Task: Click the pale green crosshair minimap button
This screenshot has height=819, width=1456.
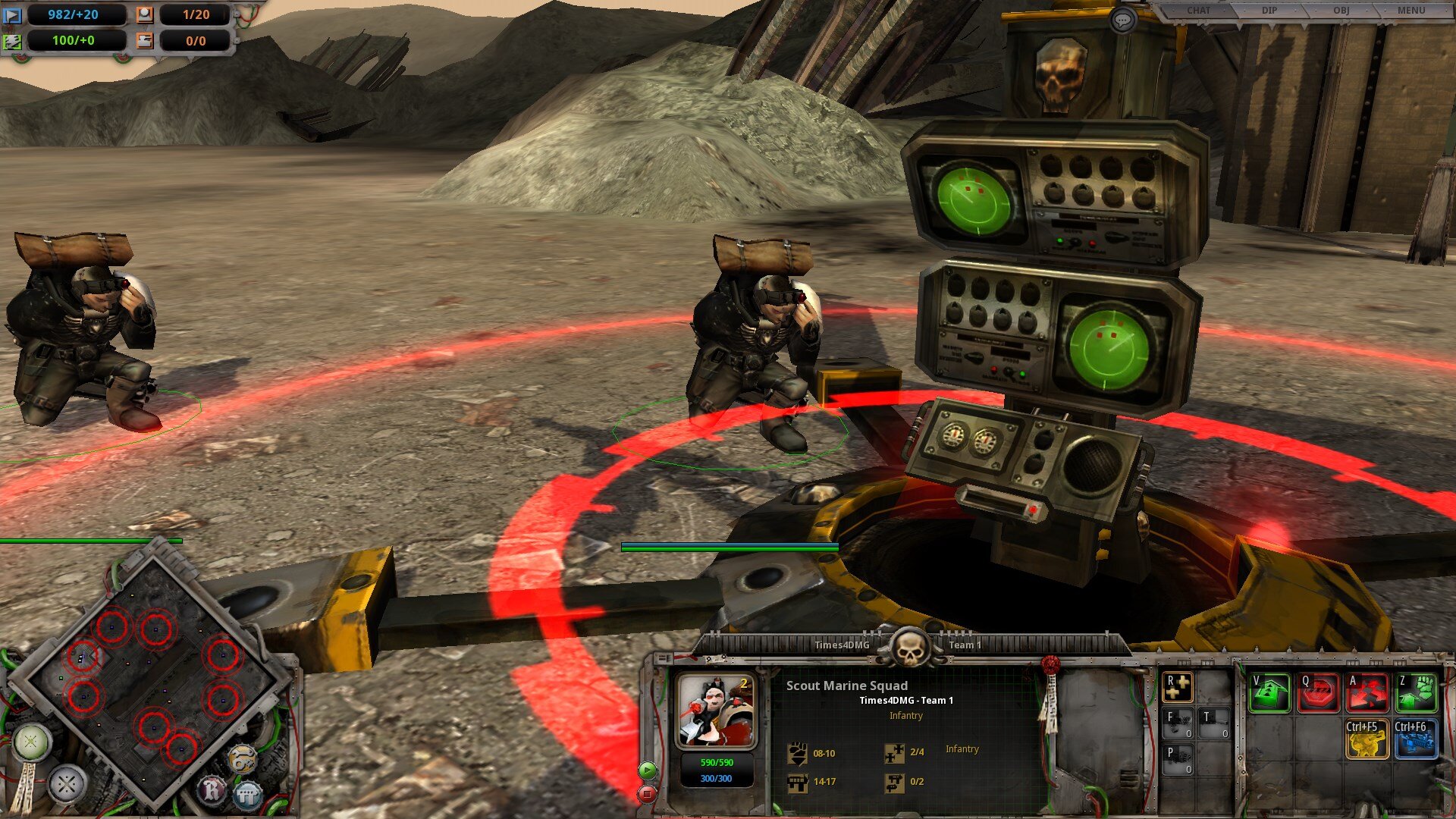Action: [x=32, y=742]
